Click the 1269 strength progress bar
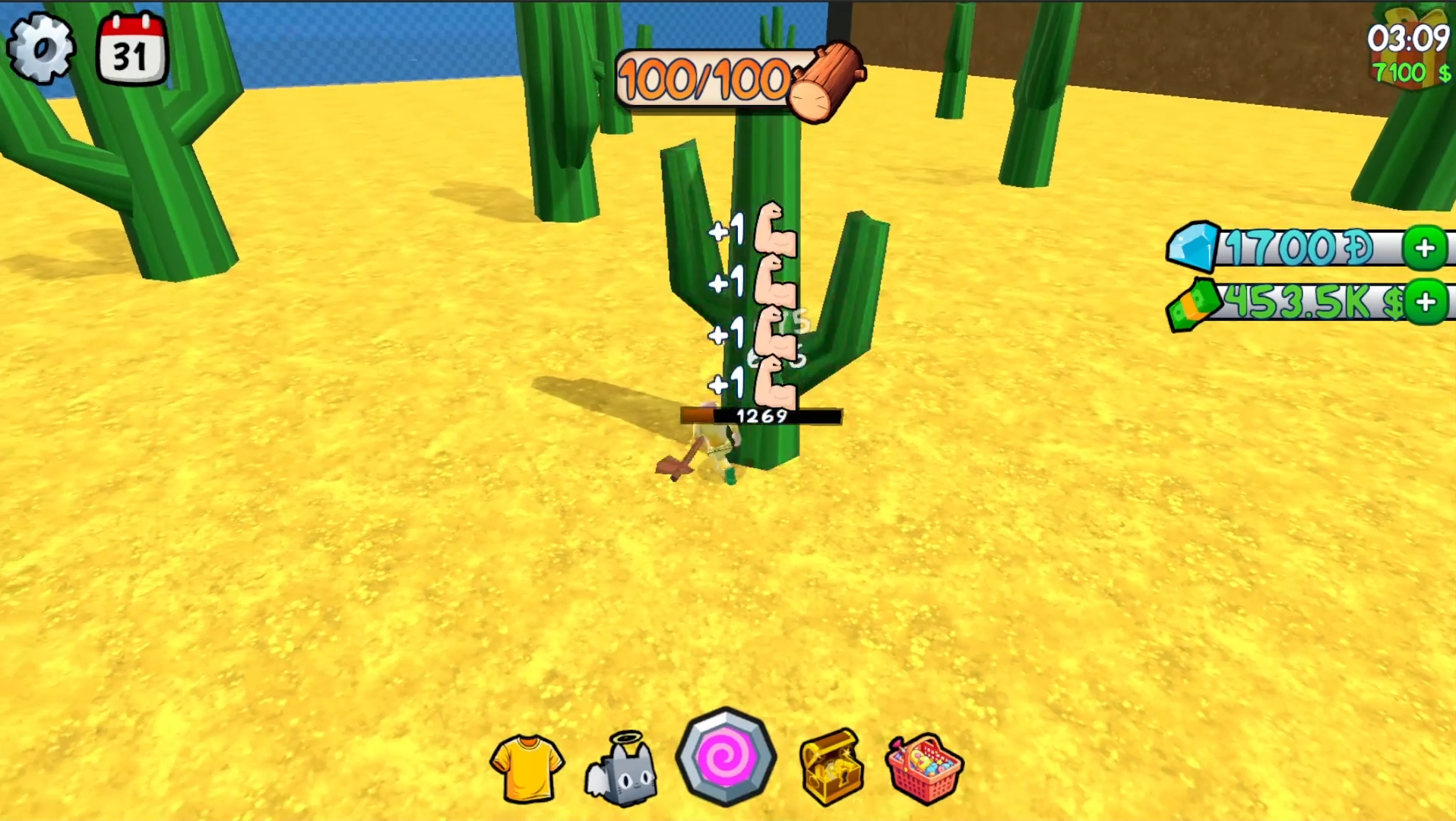 (x=760, y=415)
